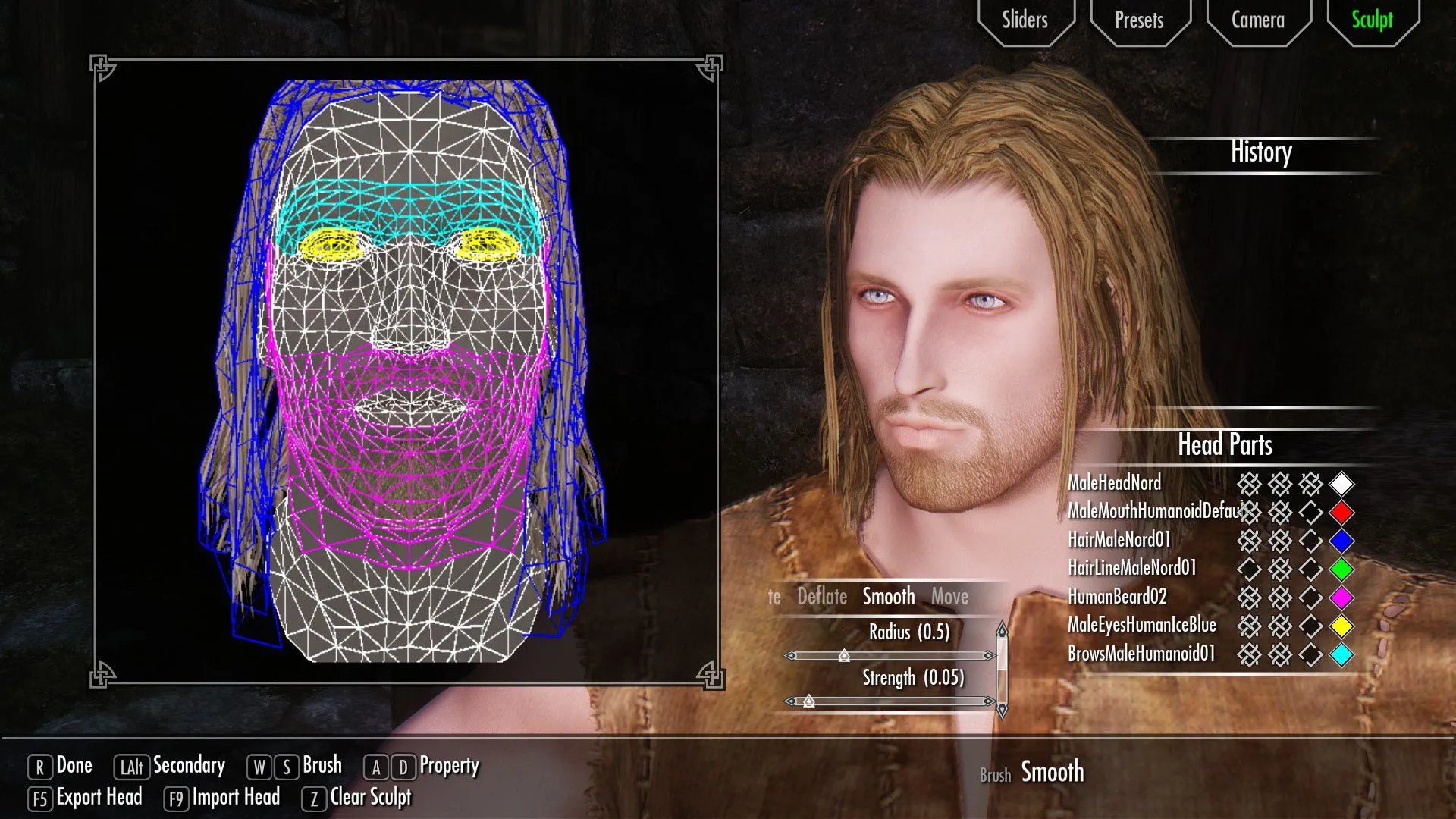
Task: Click the red mouth color swatch
Action: [1341, 513]
